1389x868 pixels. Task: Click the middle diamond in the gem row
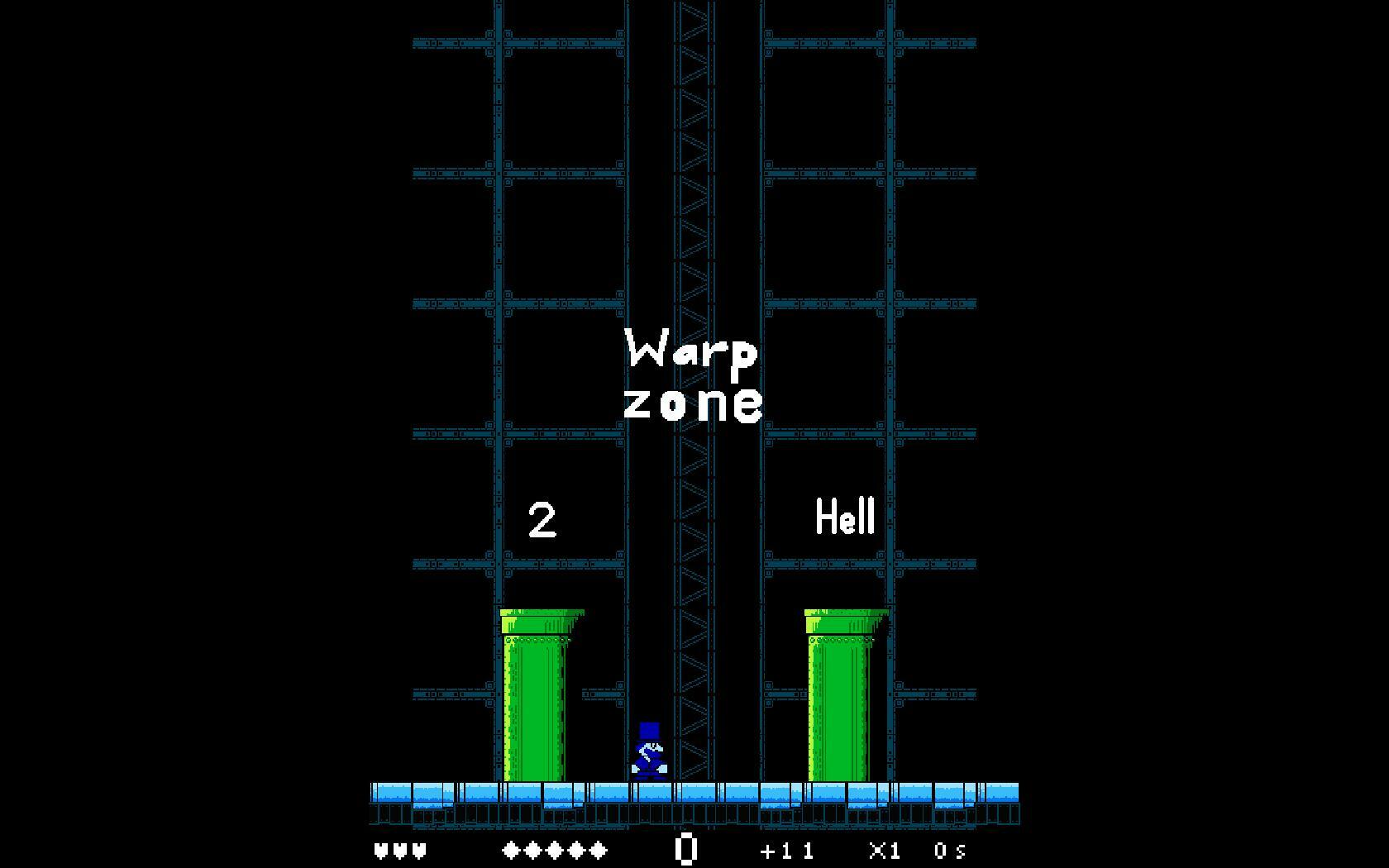click(555, 849)
